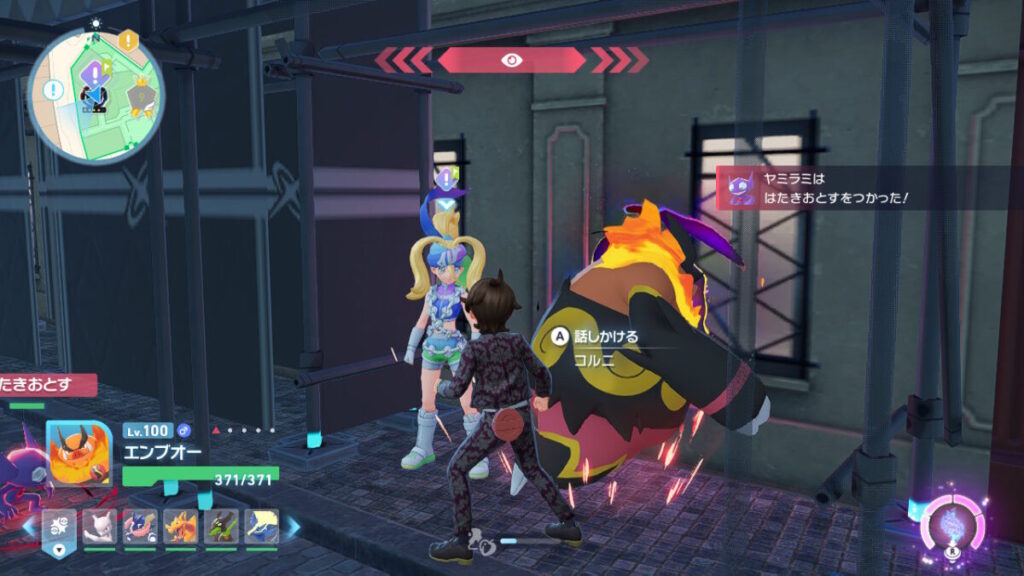Click the red eye alert indicator
The height and width of the screenshot is (576, 1024).
510,60
